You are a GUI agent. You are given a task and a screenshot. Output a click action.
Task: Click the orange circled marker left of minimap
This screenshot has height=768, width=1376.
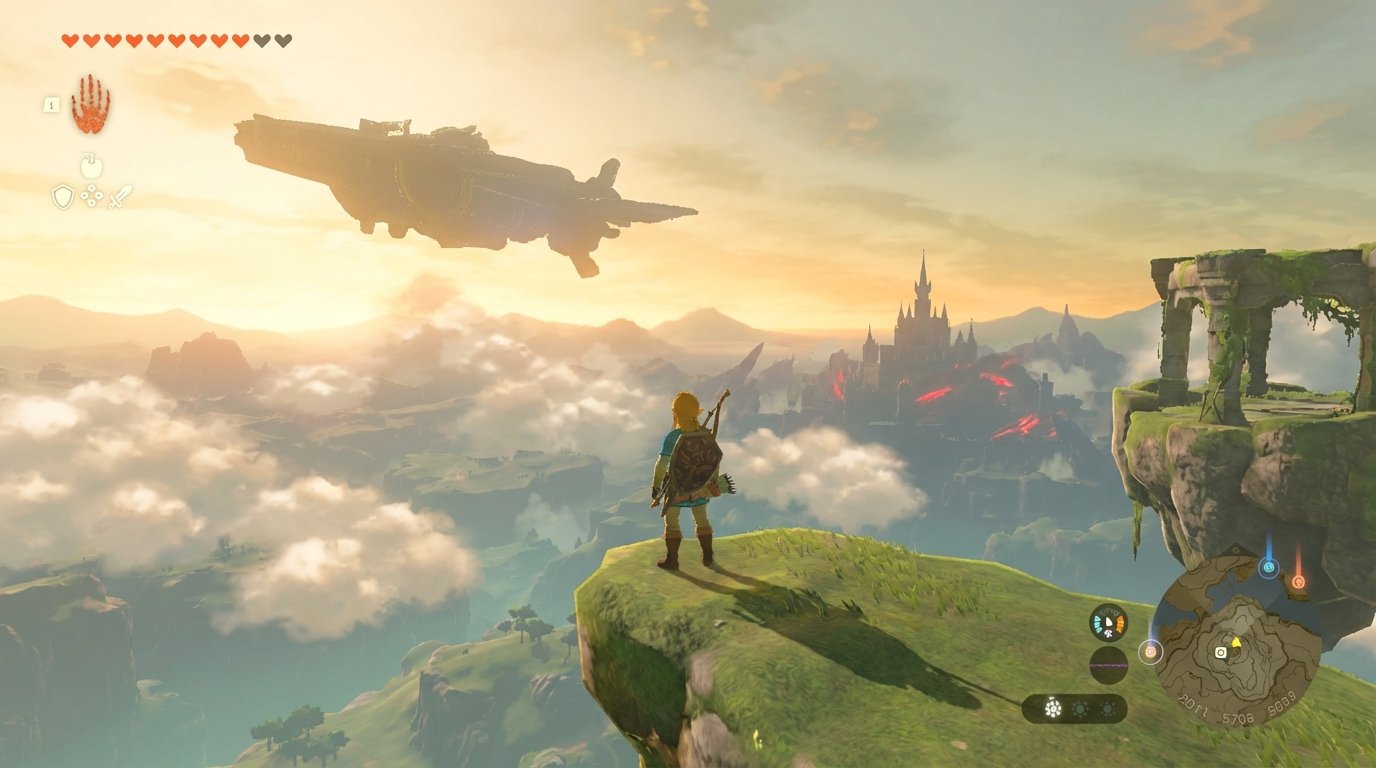(1150, 651)
